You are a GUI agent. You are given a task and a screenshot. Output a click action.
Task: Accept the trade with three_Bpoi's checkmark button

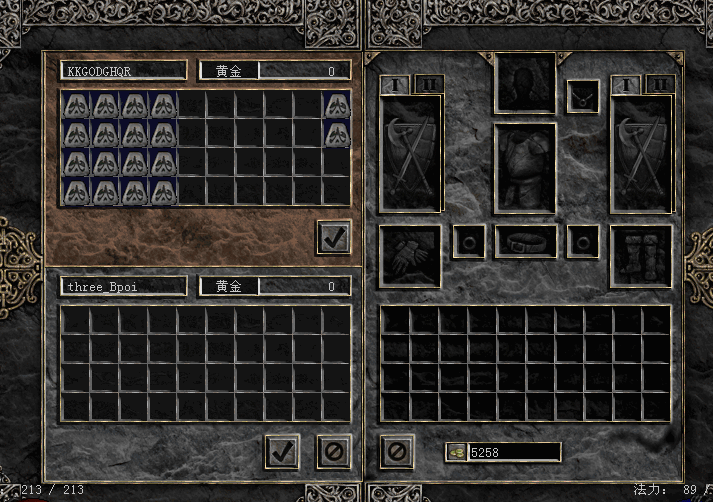point(282,450)
